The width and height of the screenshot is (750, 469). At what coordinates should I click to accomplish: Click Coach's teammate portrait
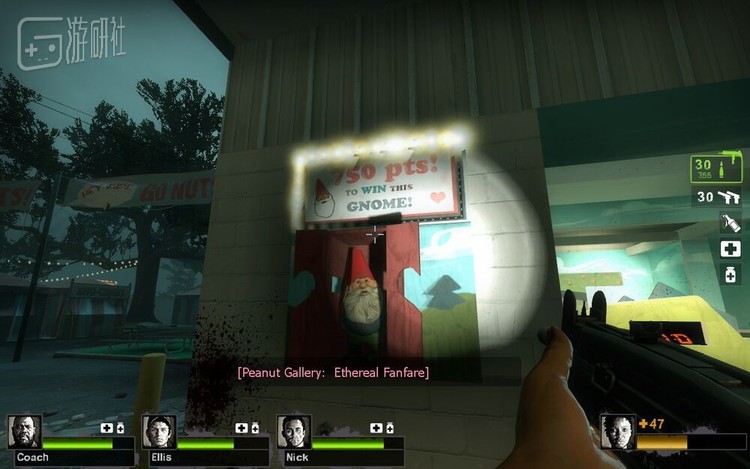(x=25, y=431)
